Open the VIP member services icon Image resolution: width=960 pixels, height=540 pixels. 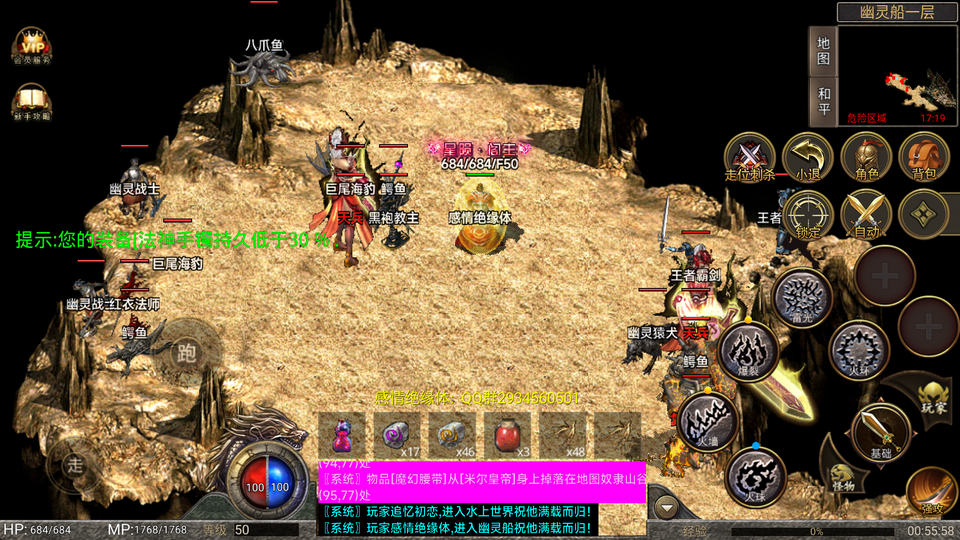pos(33,45)
